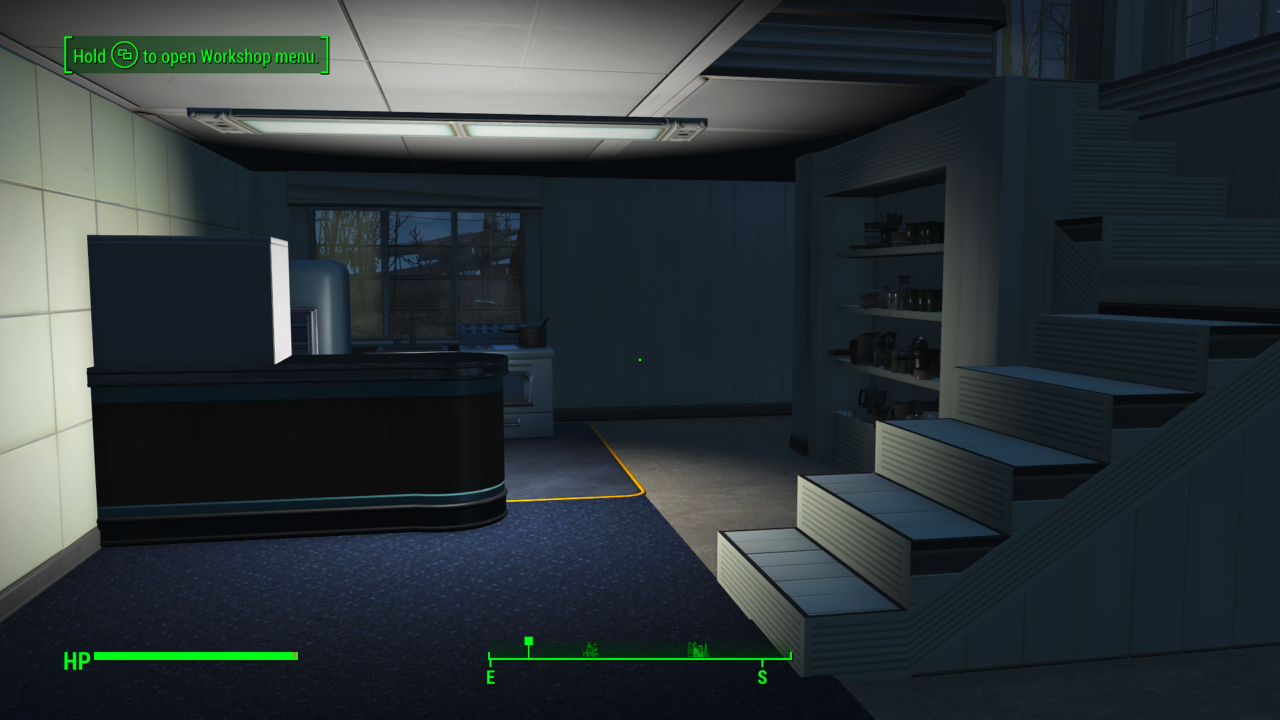1280x720 pixels.
Task: Select the green crosshair dot reticle
Action: pos(638,359)
